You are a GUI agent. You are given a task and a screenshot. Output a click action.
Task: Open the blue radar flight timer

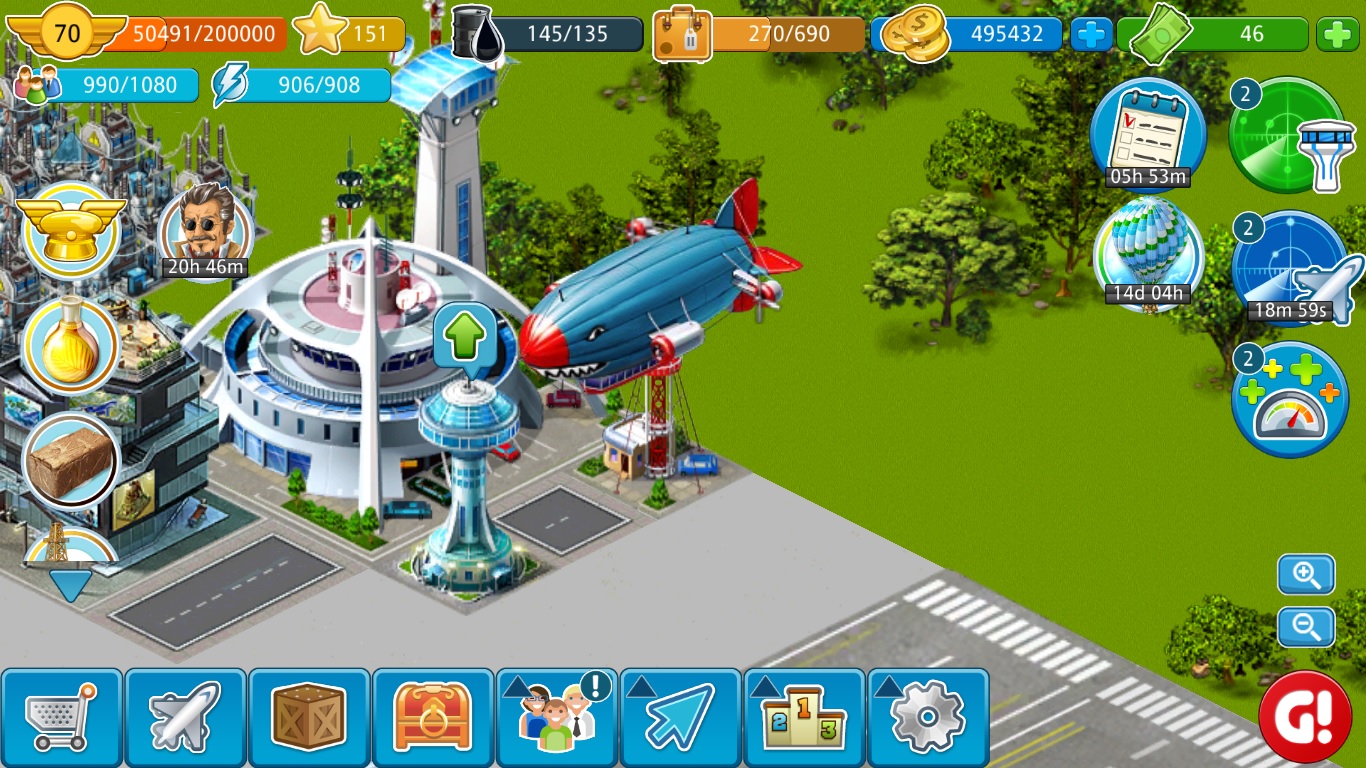[x=1292, y=267]
